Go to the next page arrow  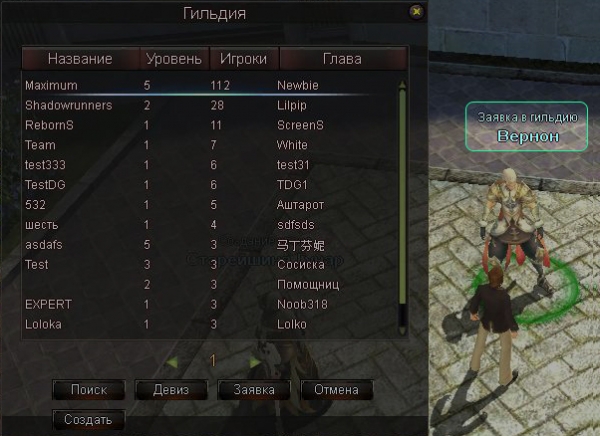[x=255, y=361]
